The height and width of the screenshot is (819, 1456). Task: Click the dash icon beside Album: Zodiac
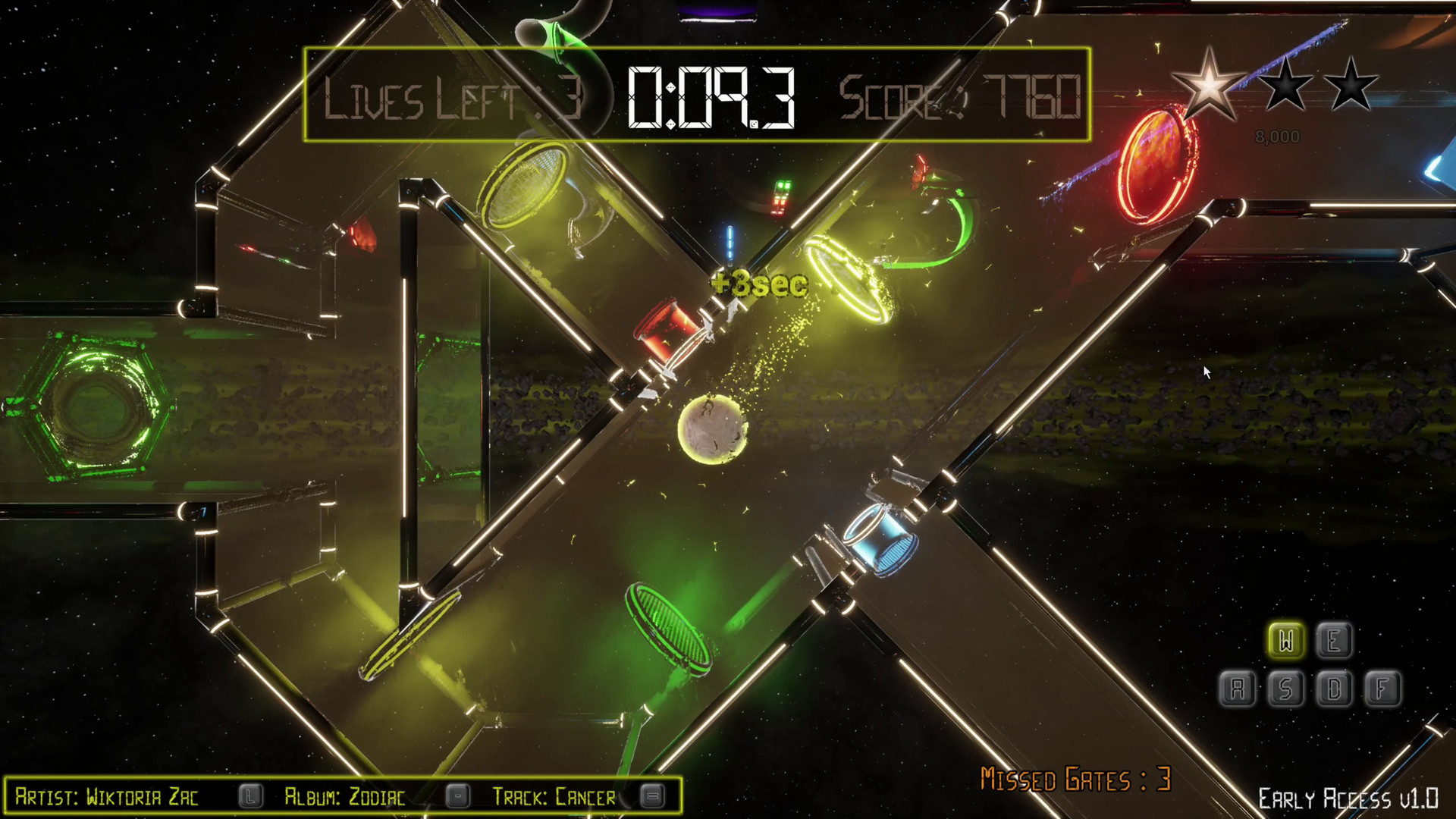[x=458, y=795]
